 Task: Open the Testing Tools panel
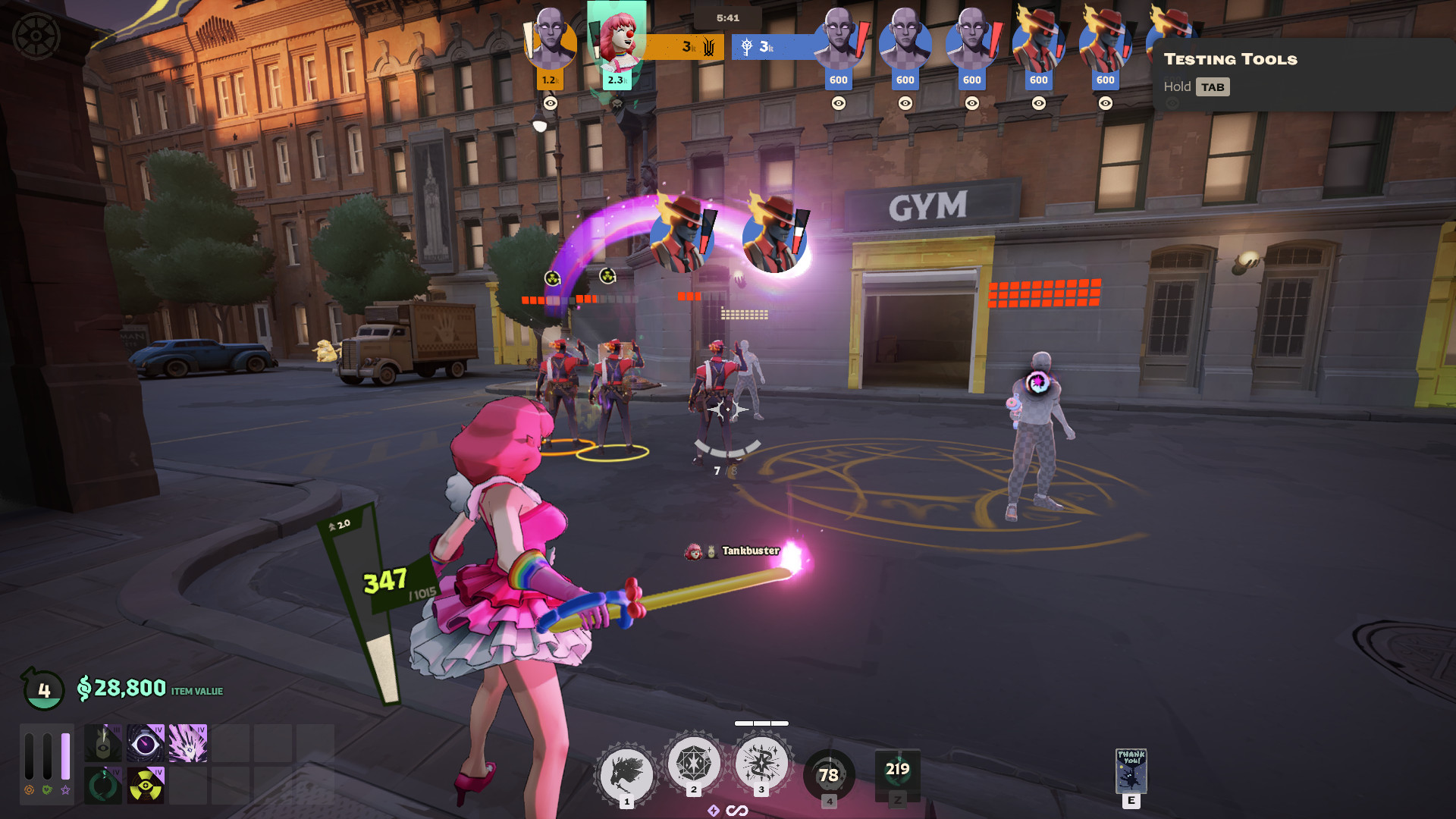click(1230, 59)
